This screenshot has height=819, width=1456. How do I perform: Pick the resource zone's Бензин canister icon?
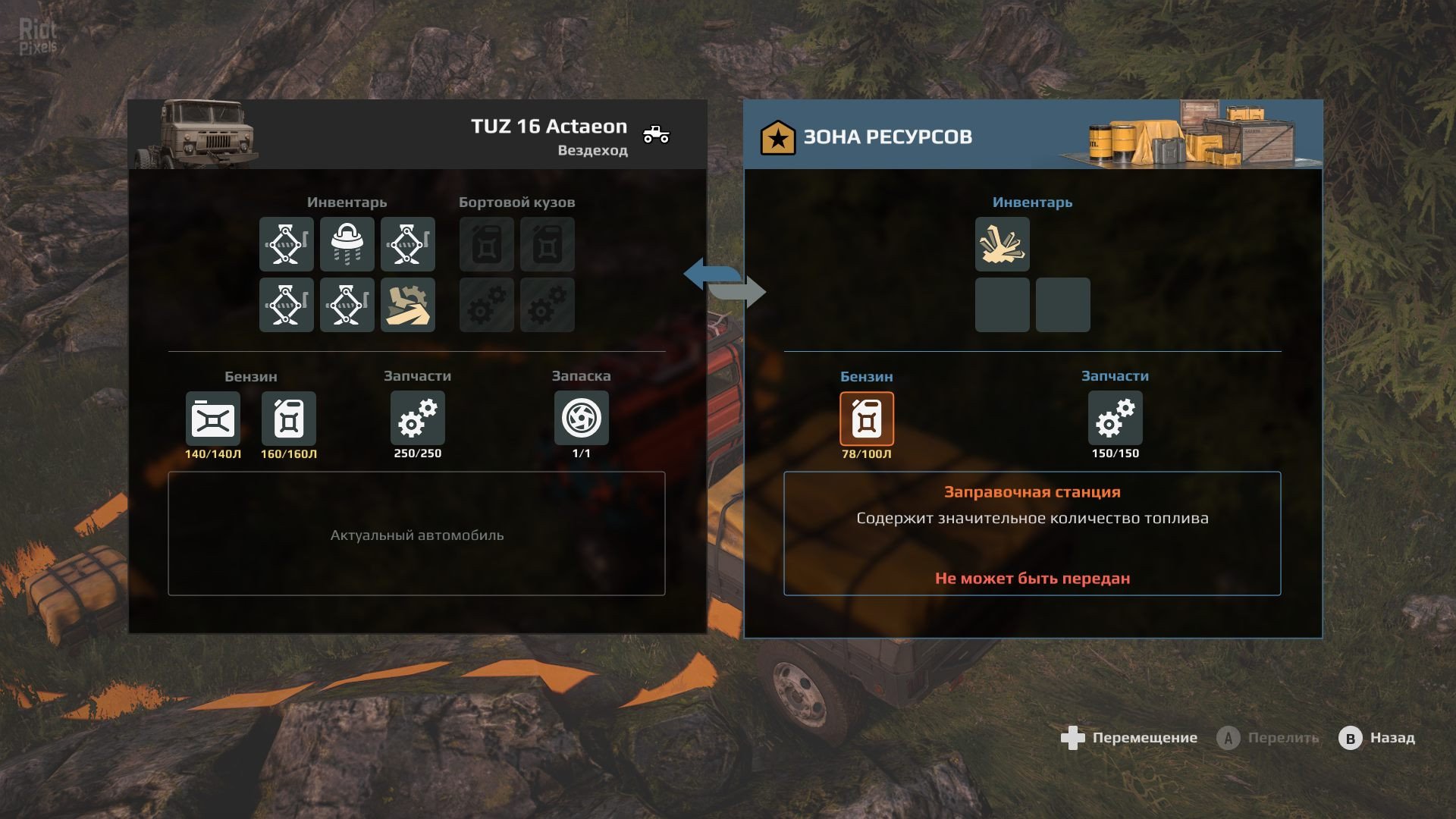click(x=867, y=419)
